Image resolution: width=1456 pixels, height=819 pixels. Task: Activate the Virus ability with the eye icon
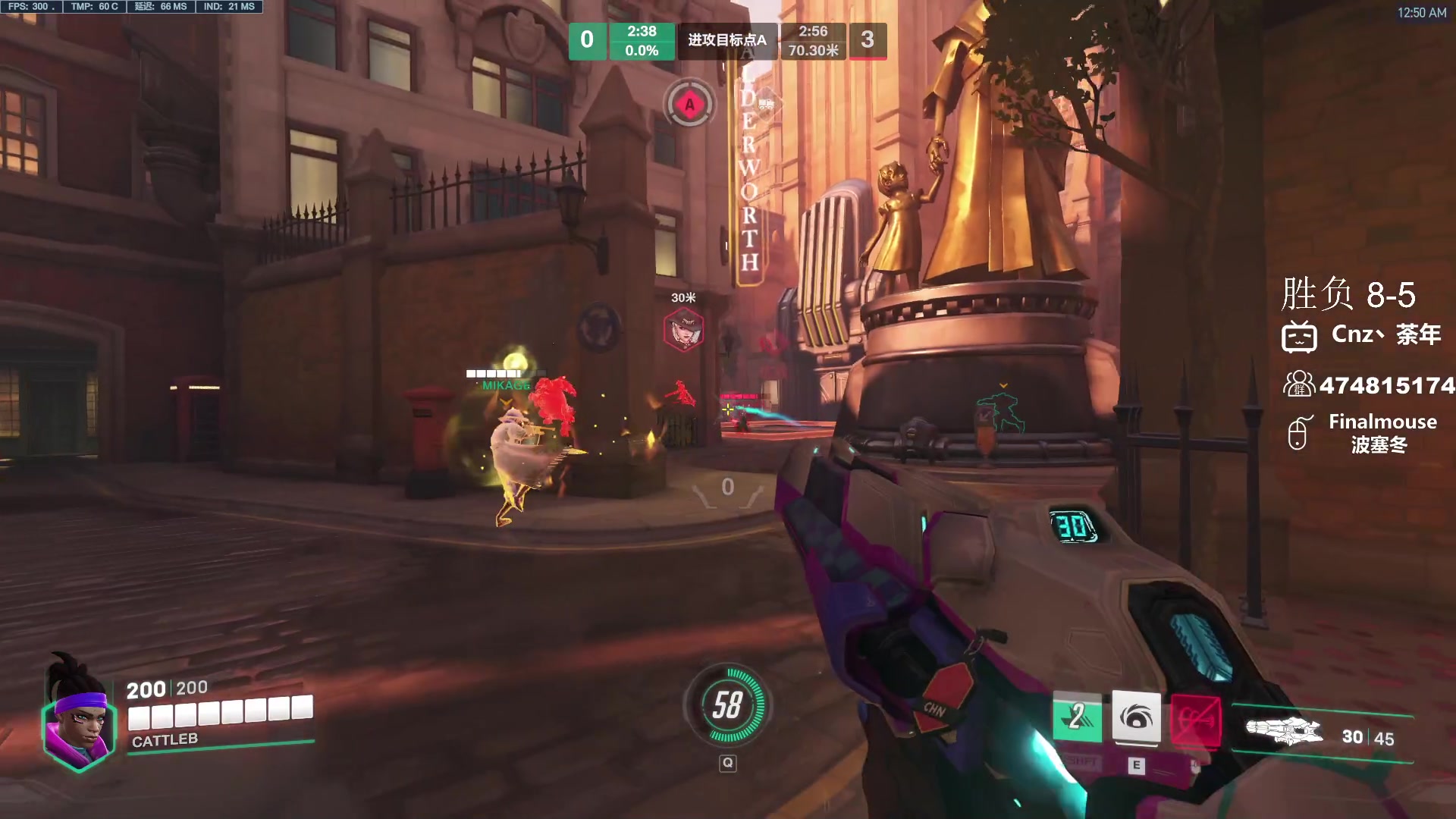[1136, 717]
